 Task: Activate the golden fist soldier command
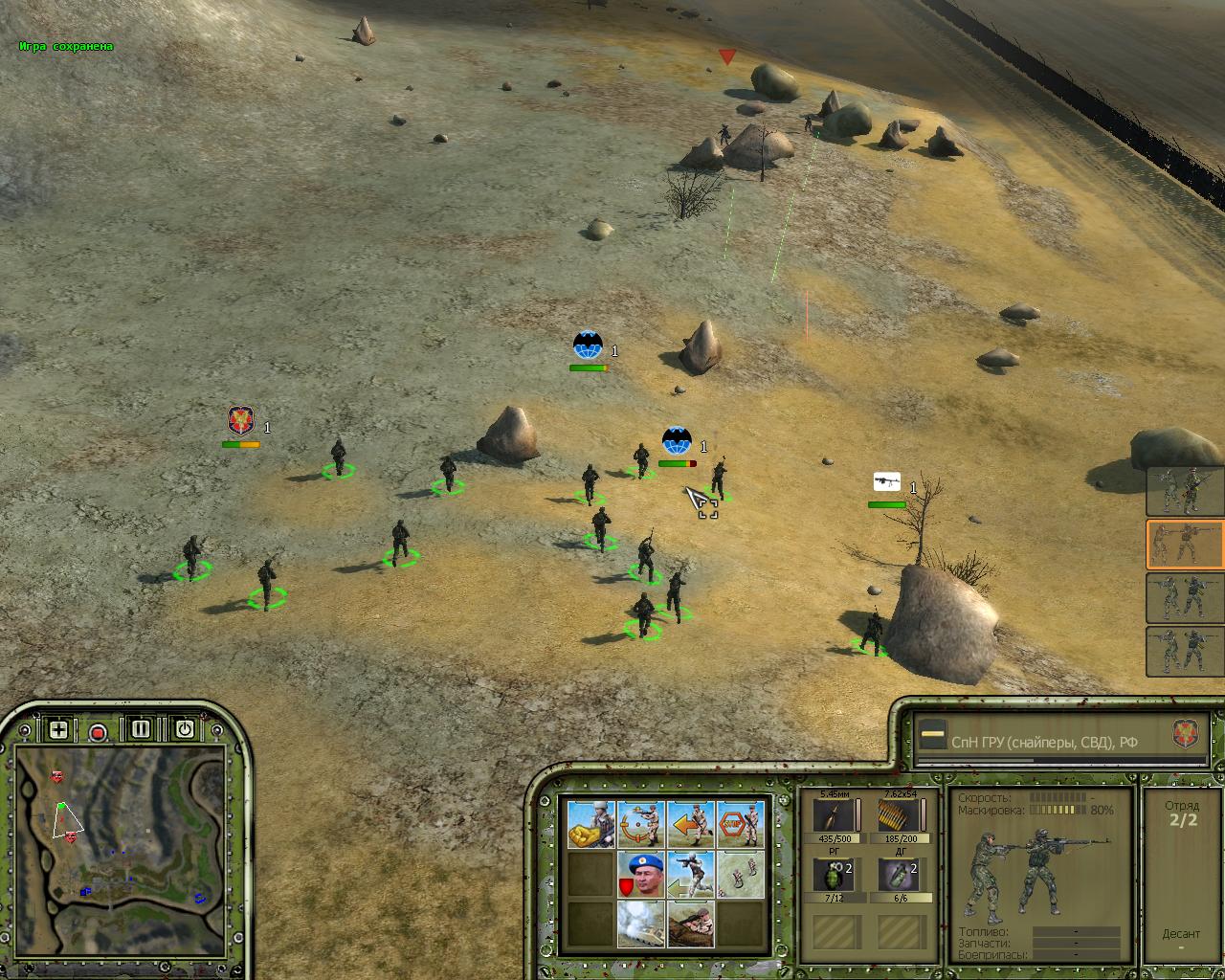pyautogui.click(x=590, y=824)
